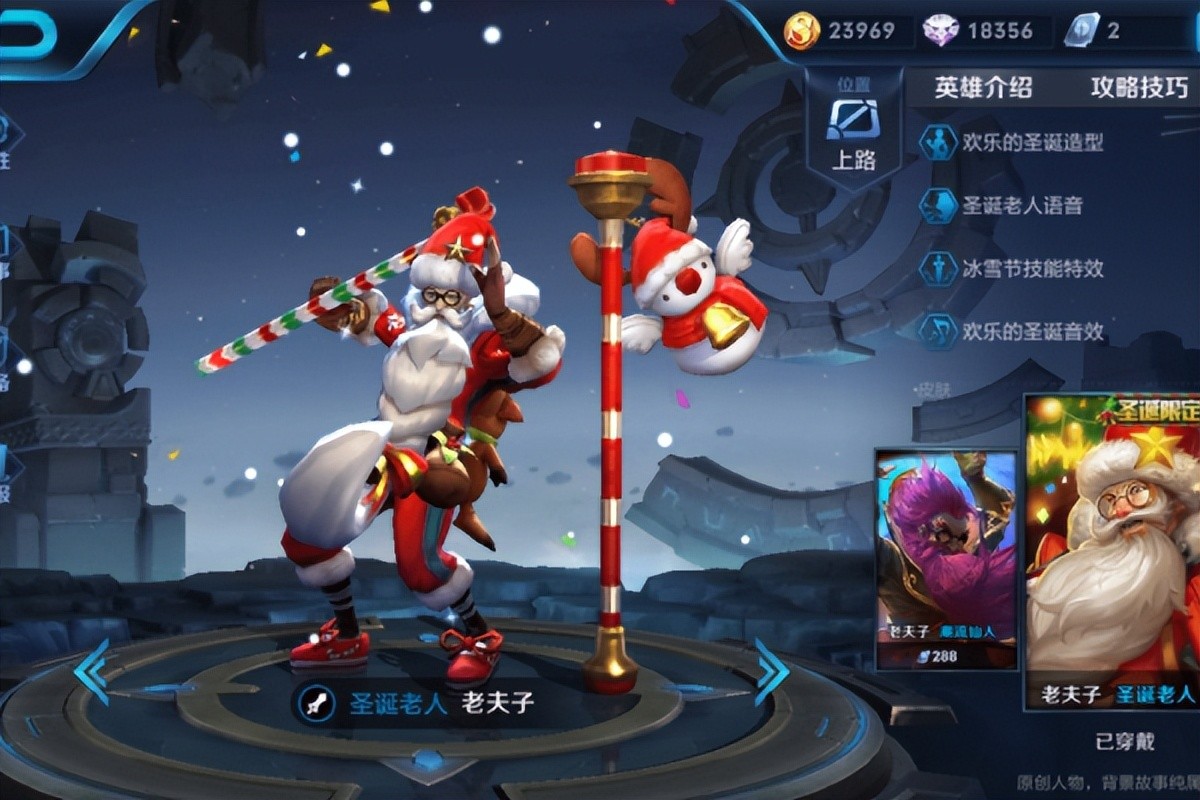Click the 上路 position badge
The width and height of the screenshot is (1200, 800).
[x=853, y=133]
